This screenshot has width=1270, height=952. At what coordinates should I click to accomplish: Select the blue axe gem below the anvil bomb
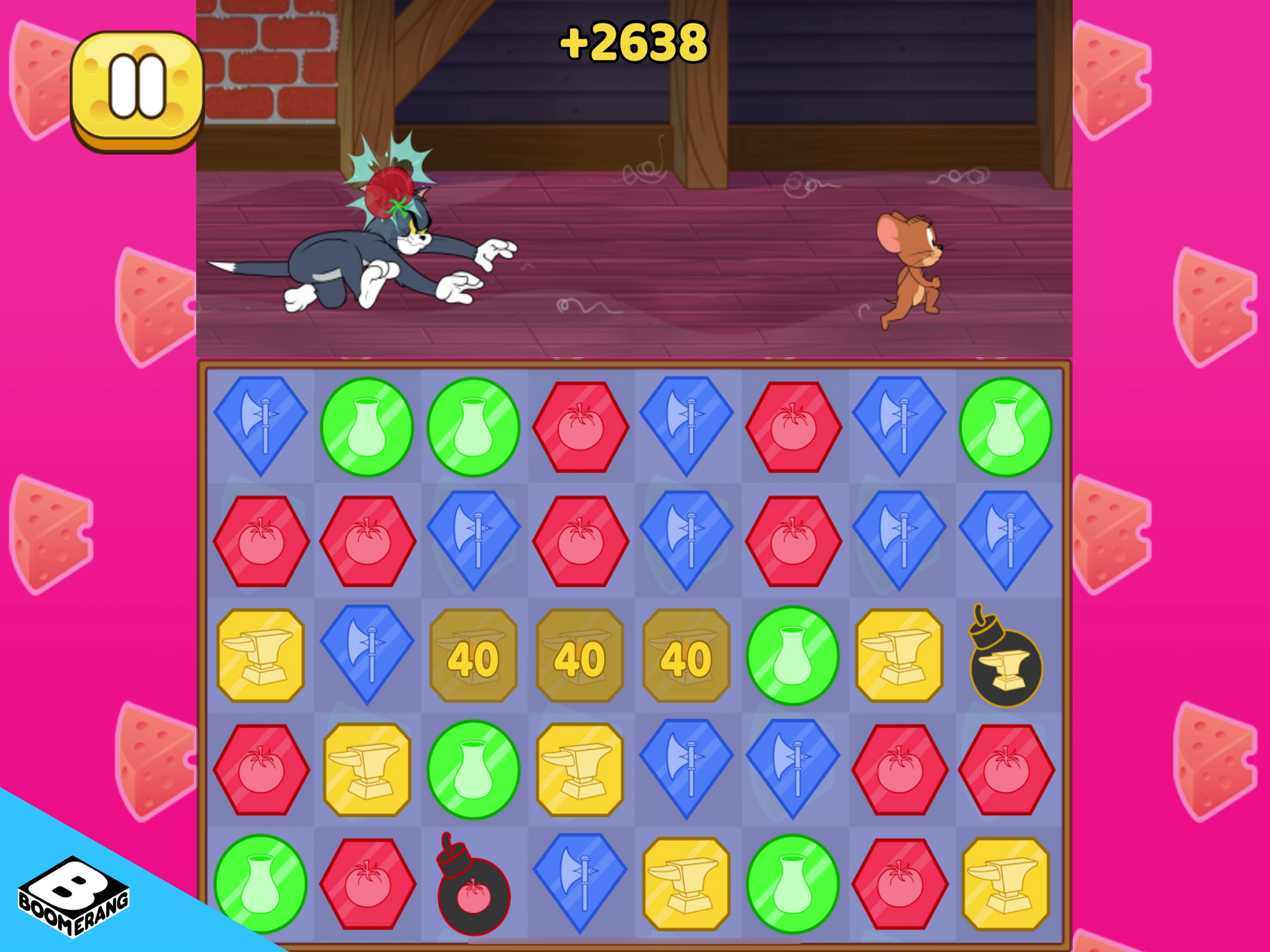click(x=793, y=772)
